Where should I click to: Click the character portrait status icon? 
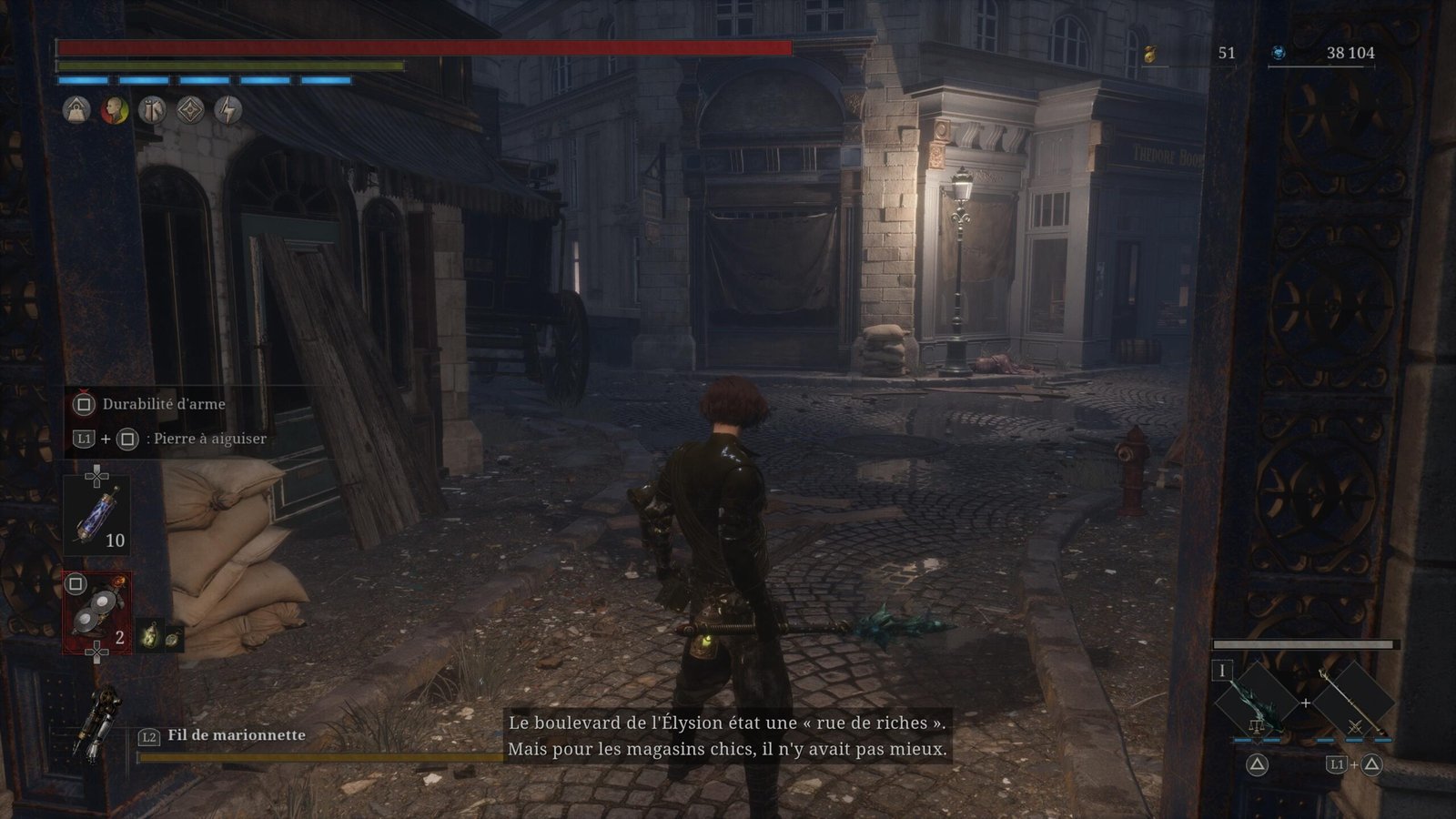[x=115, y=111]
